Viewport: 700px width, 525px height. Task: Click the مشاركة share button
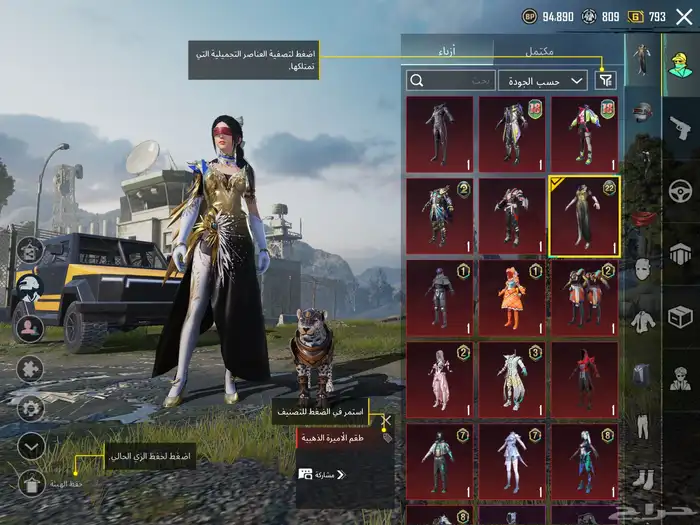pos(323,474)
